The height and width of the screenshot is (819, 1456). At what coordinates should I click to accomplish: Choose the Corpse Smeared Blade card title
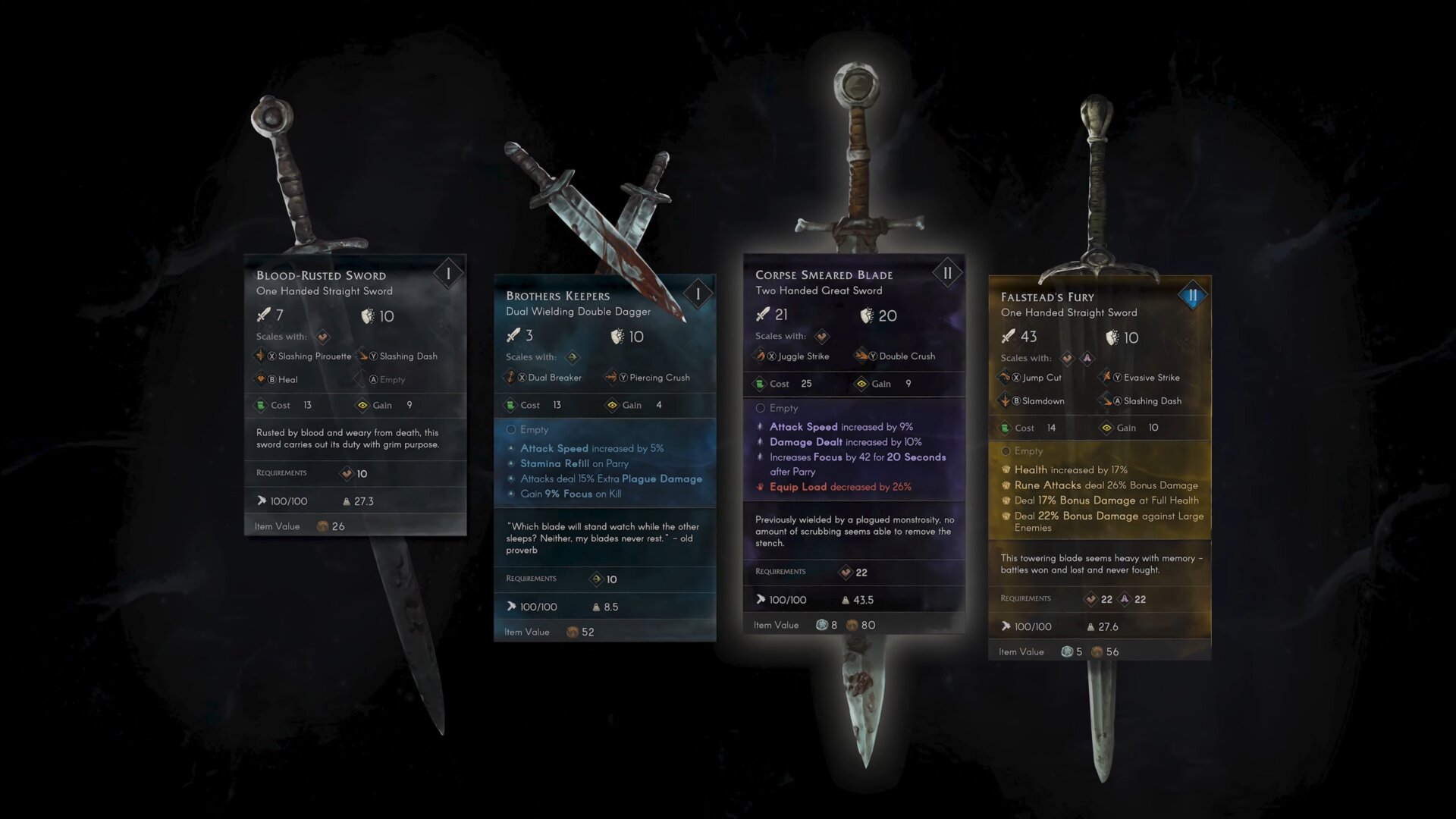824,275
